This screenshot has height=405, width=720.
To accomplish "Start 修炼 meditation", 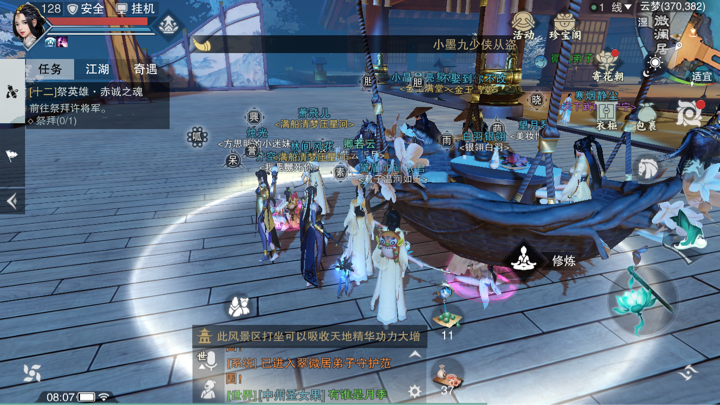I will pos(523,260).
